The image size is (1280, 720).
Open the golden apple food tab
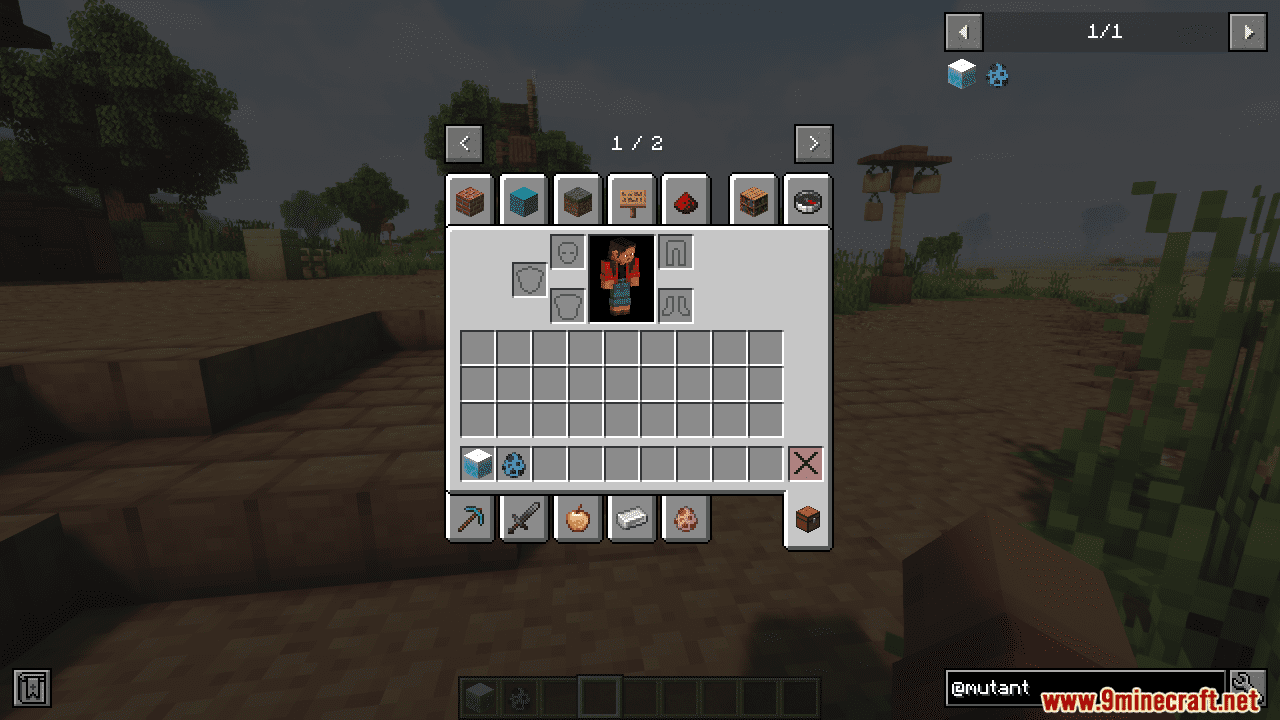[578, 518]
